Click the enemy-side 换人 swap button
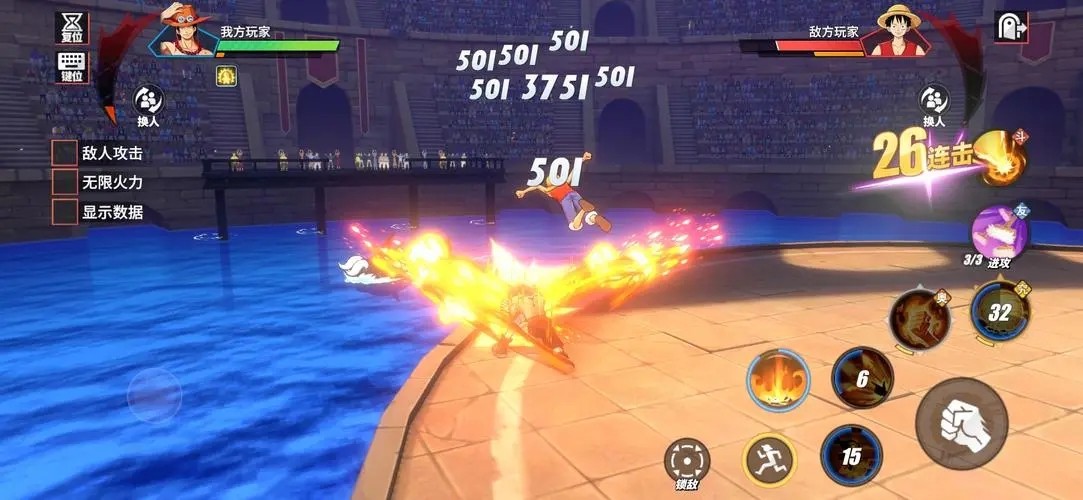Screen dimensions: 1083x500 tap(934, 102)
